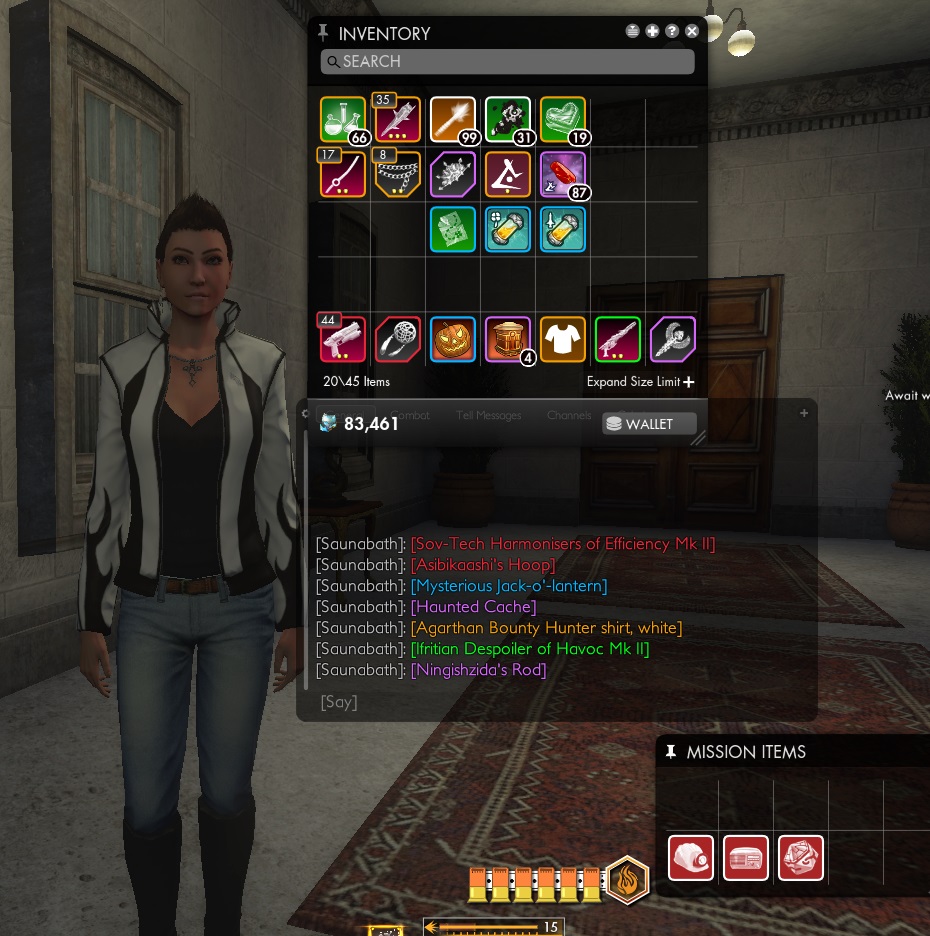The image size is (930, 936).
Task: Select the pistol item marked 44
Action: pos(343,339)
